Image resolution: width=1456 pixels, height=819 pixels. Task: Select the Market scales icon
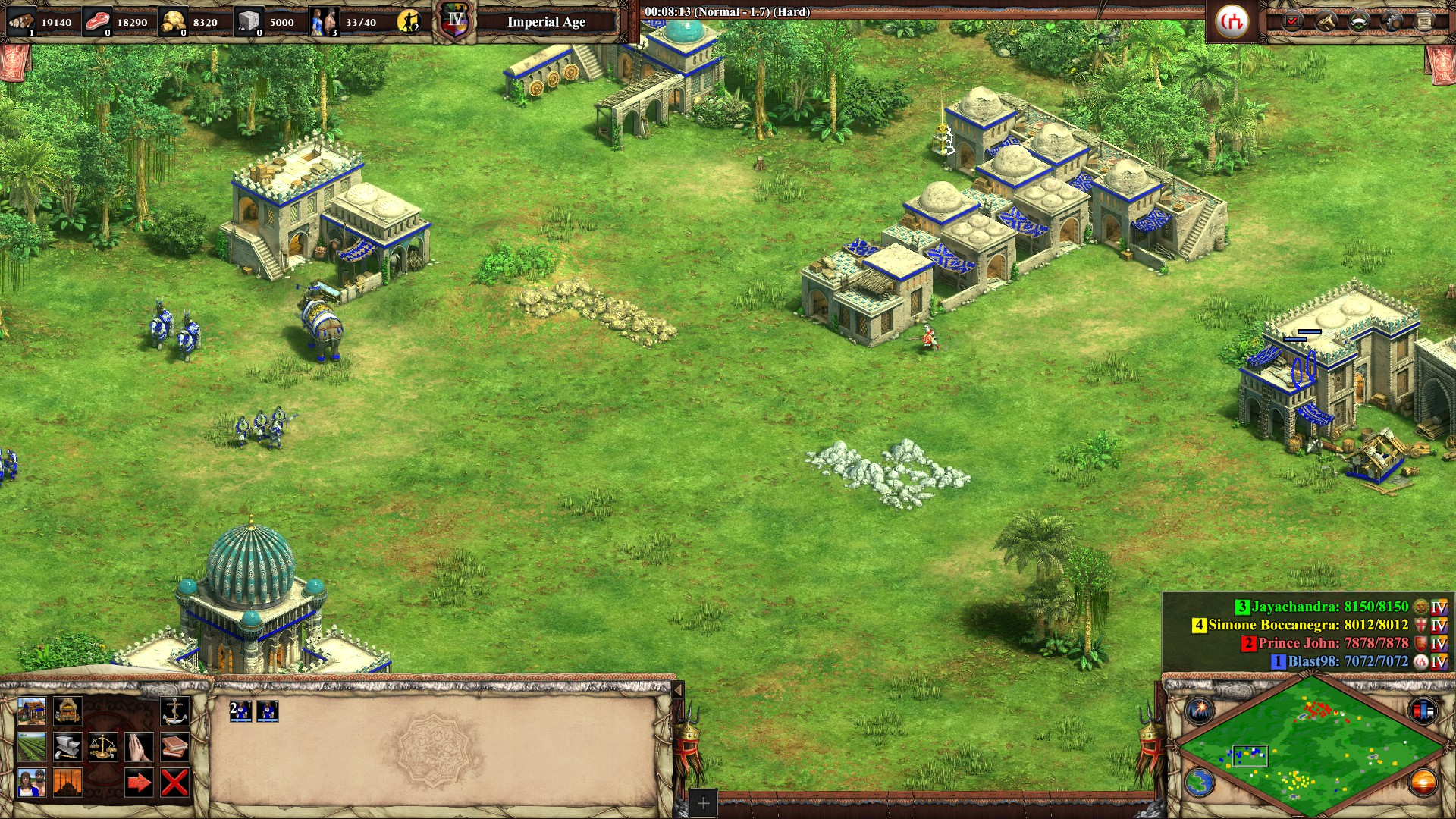103,747
